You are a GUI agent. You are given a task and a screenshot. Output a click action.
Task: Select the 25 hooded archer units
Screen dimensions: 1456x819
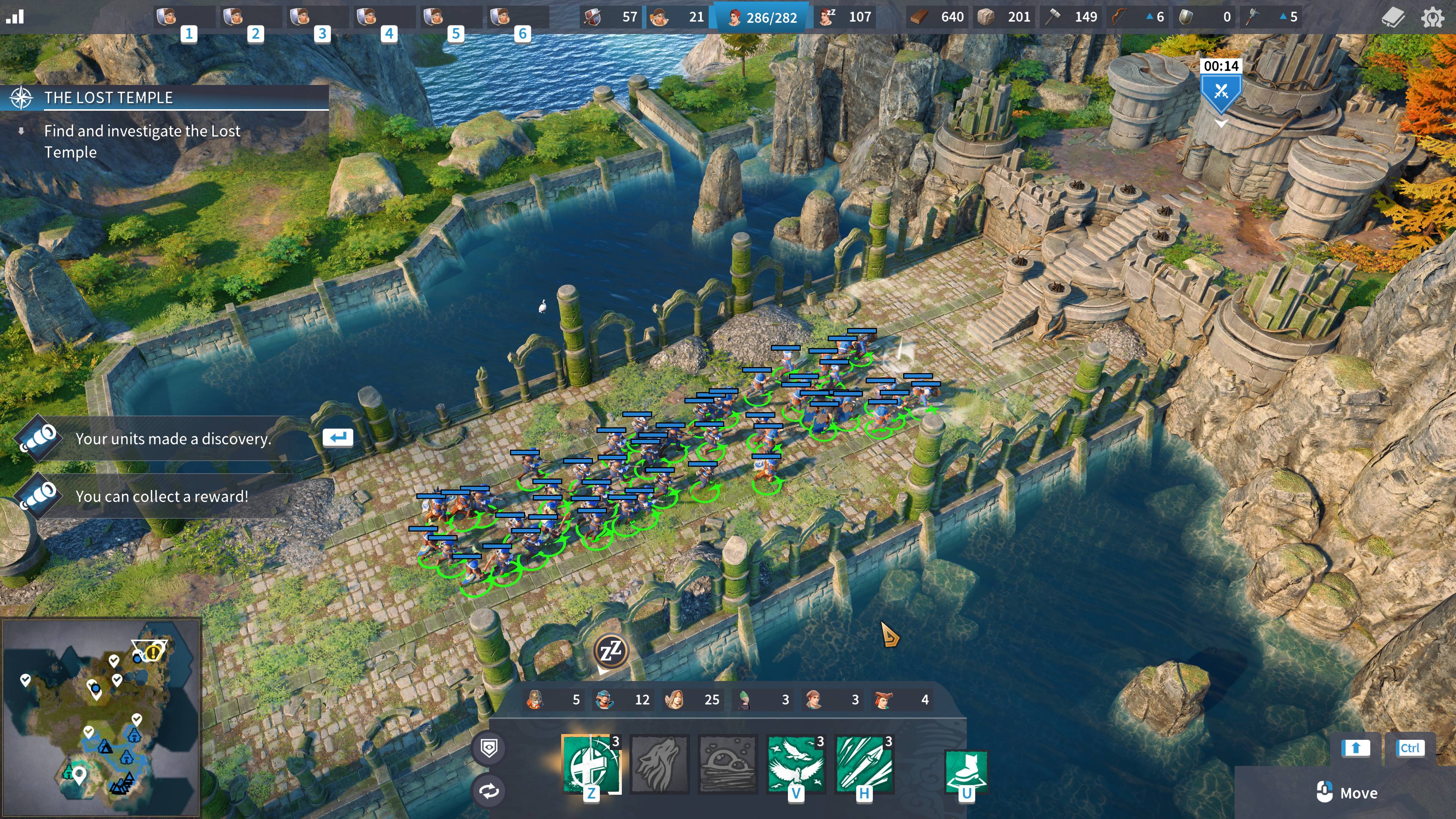point(693,700)
